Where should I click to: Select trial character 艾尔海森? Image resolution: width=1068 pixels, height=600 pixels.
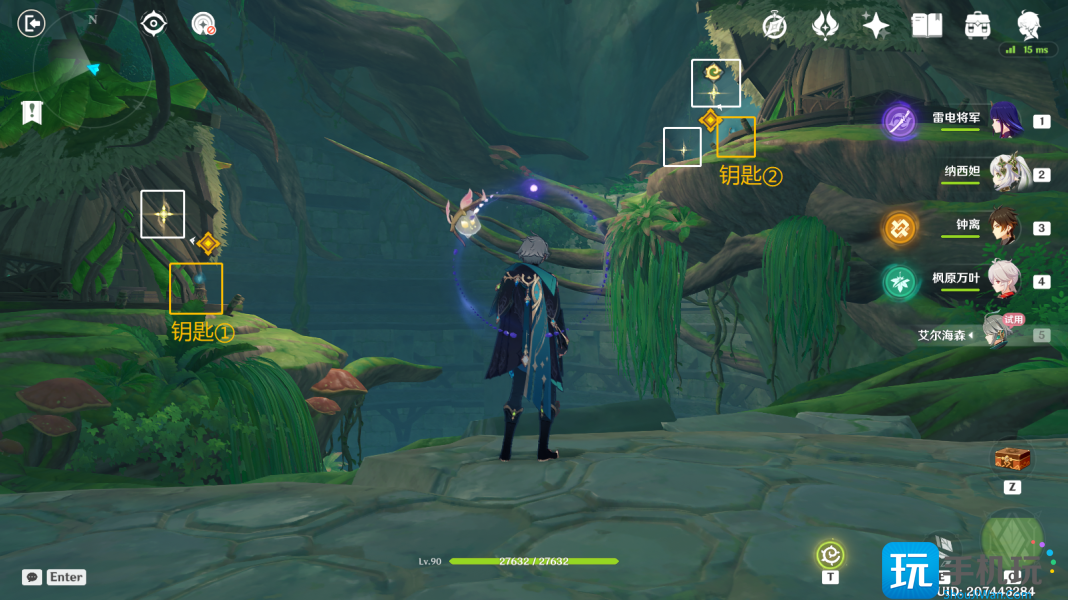[x=996, y=333]
